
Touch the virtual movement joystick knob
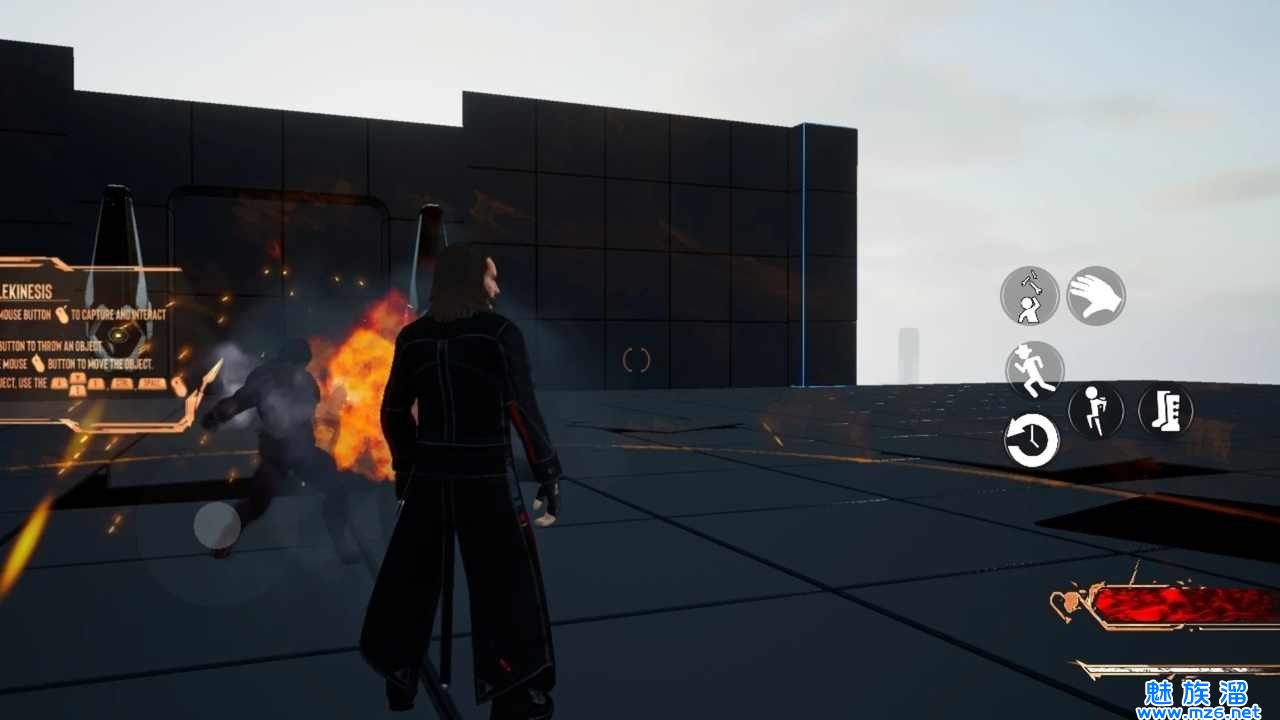tap(217, 526)
